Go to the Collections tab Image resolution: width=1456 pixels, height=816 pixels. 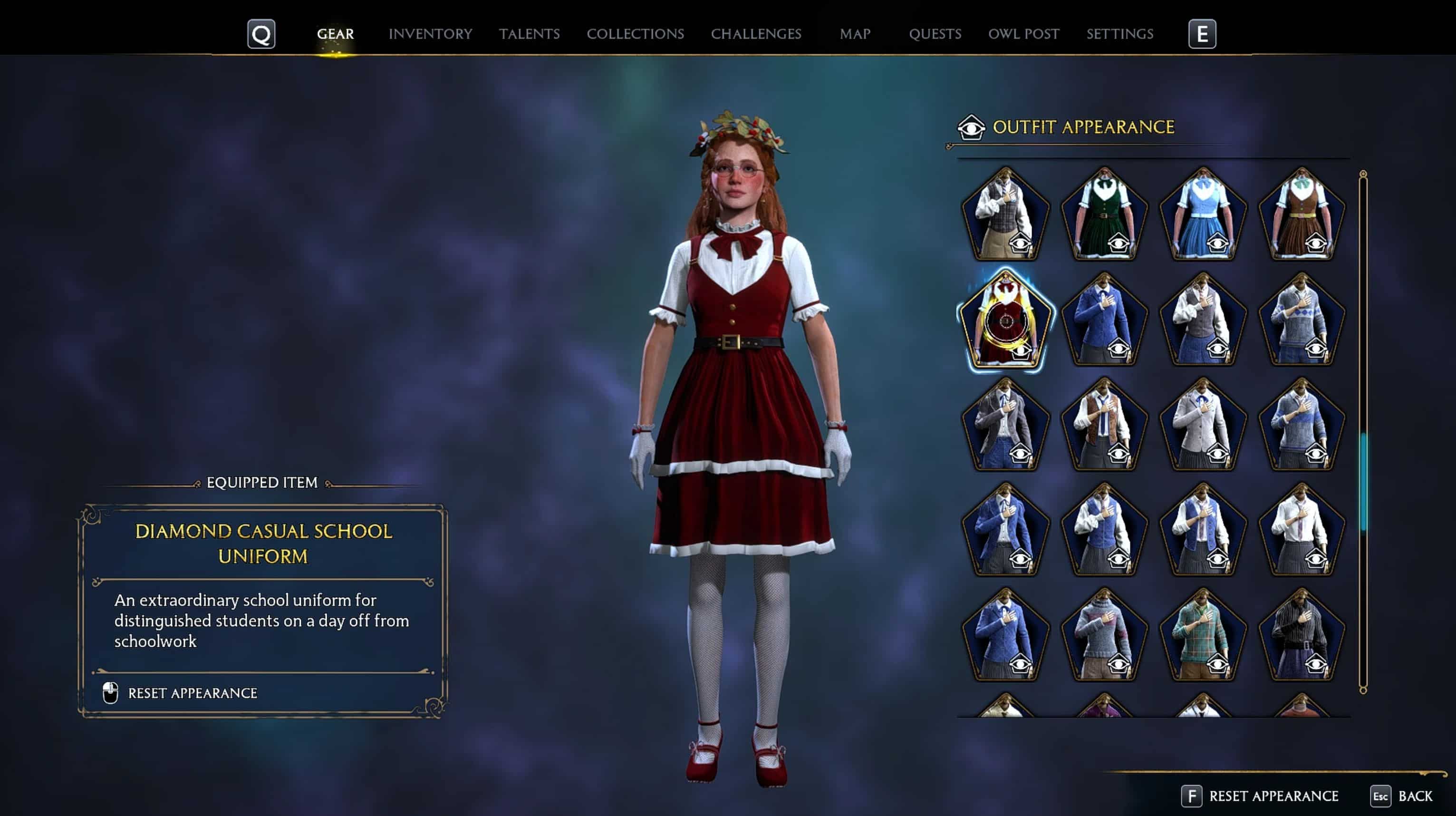point(635,34)
